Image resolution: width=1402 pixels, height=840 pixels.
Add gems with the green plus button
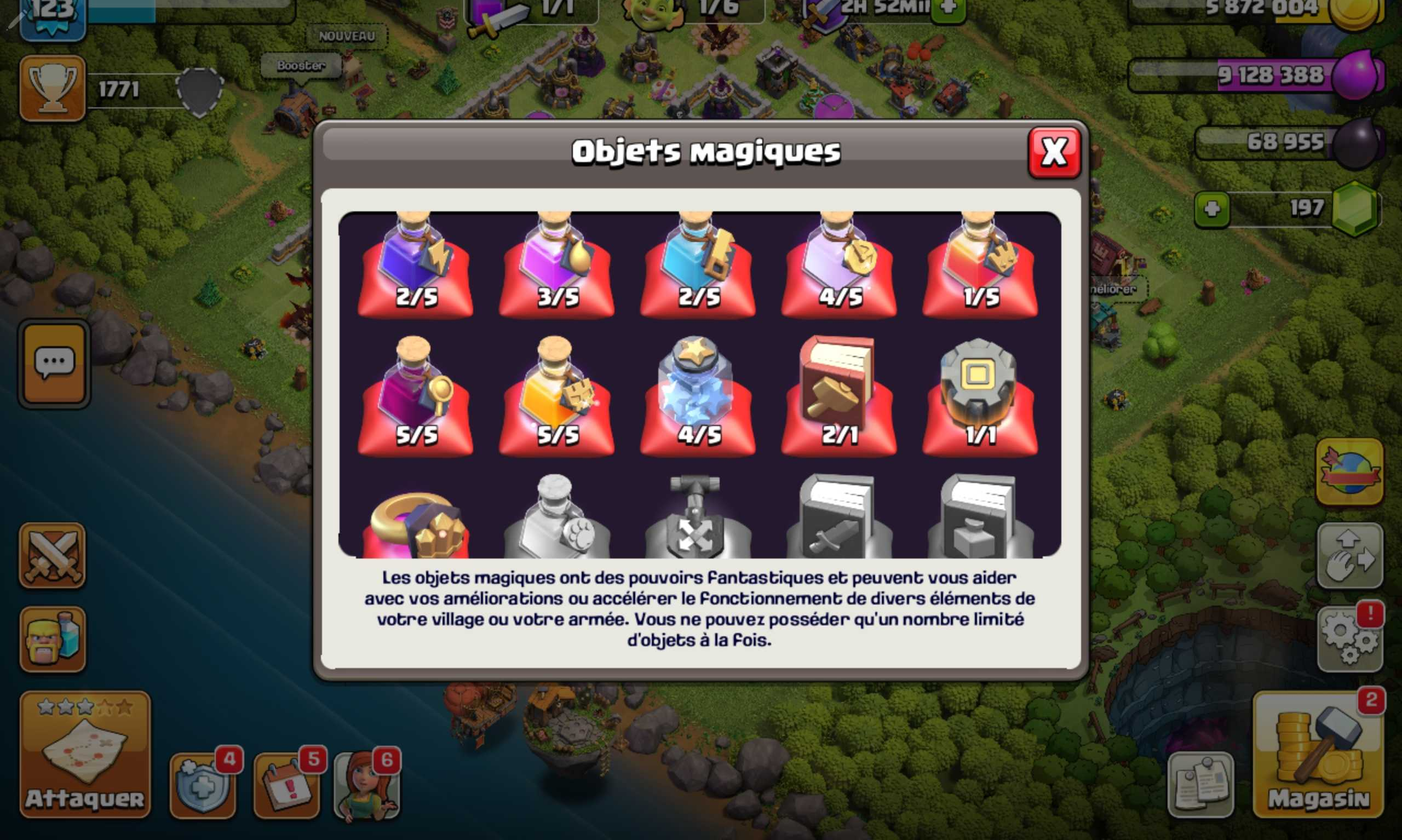pyautogui.click(x=1212, y=209)
